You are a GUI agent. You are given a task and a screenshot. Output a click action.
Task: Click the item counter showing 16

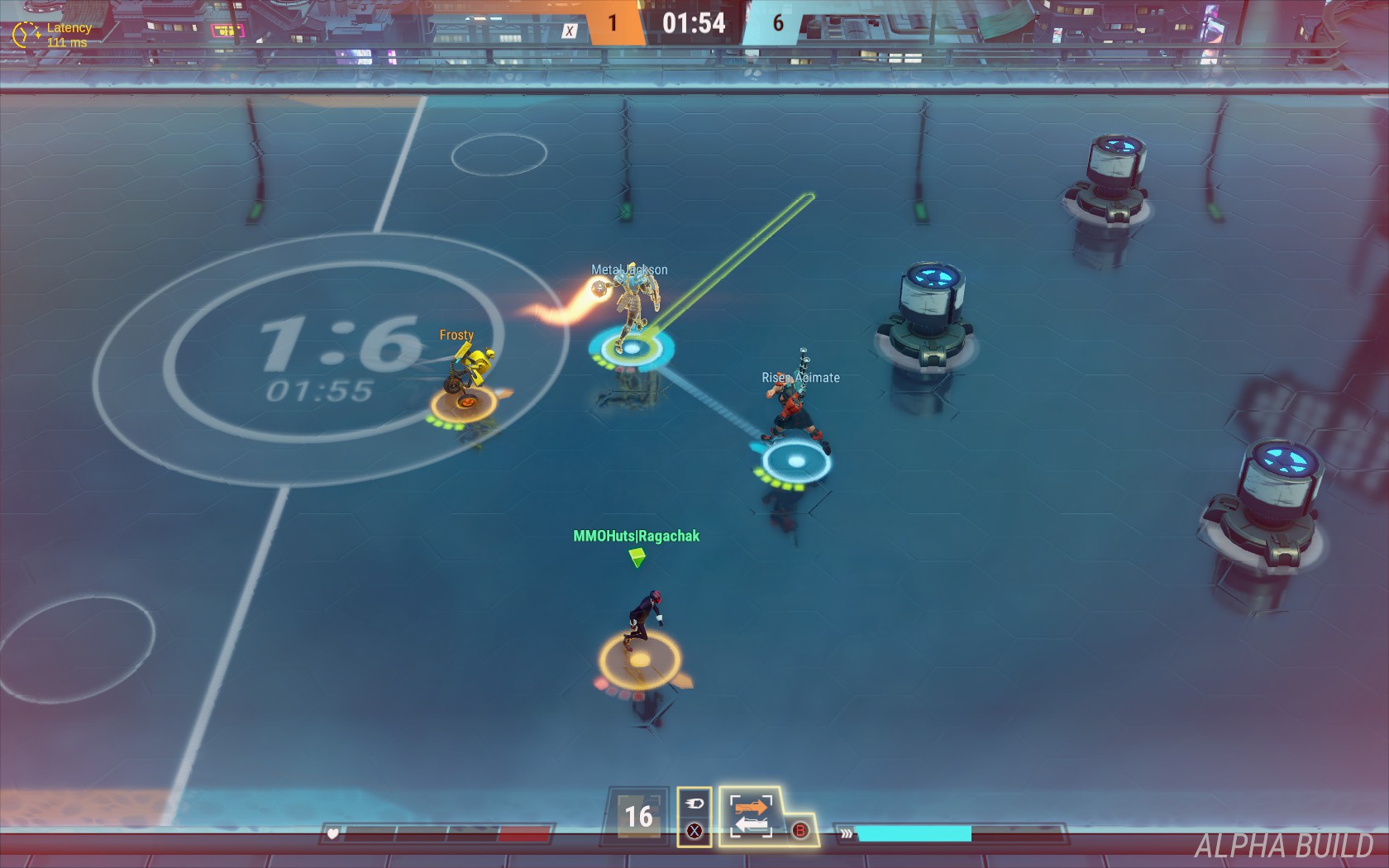click(637, 817)
